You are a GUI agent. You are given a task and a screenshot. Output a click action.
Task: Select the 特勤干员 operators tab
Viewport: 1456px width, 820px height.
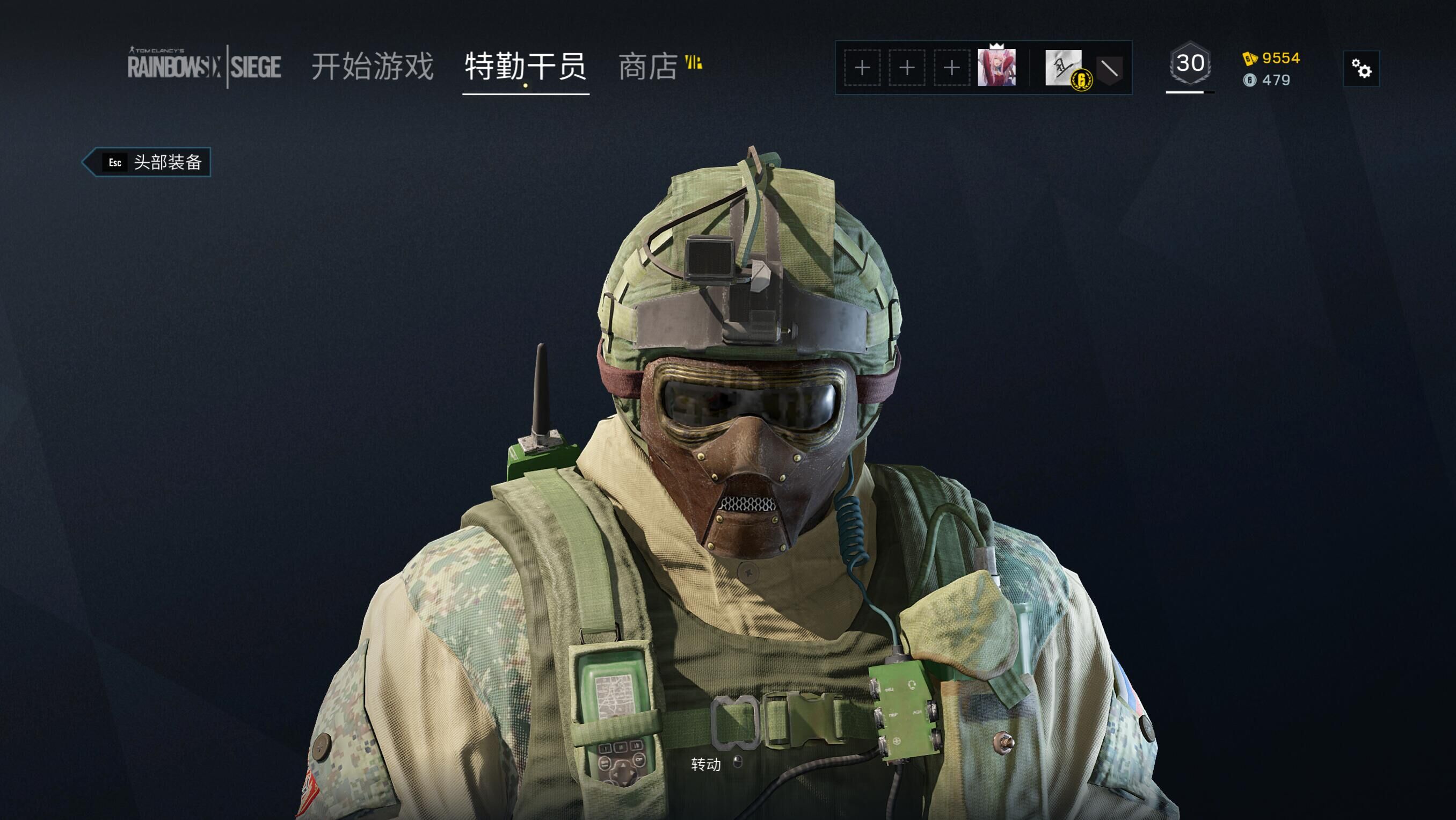[525, 66]
